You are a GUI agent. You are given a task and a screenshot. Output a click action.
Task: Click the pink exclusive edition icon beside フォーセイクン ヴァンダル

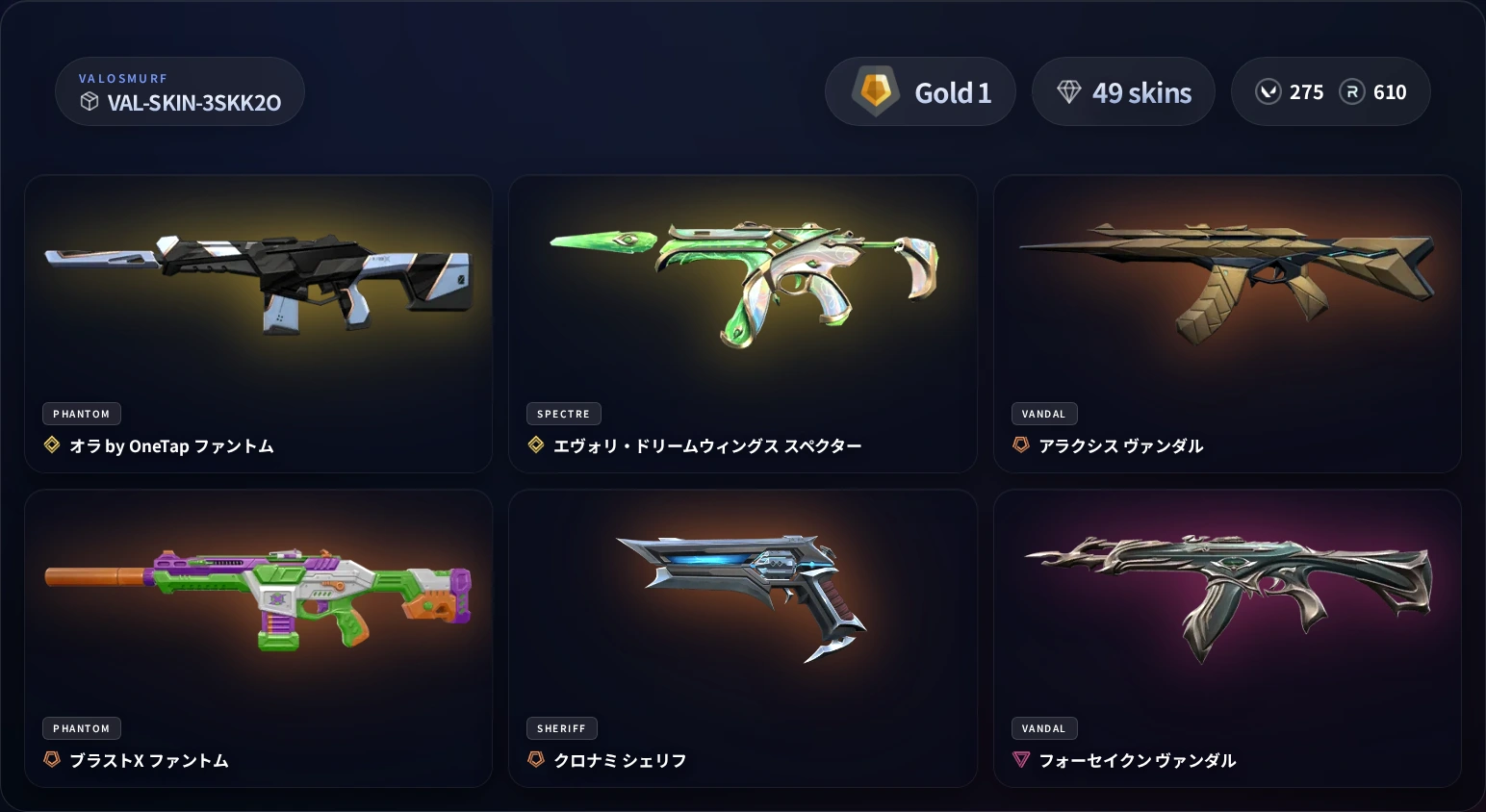pos(1021,759)
